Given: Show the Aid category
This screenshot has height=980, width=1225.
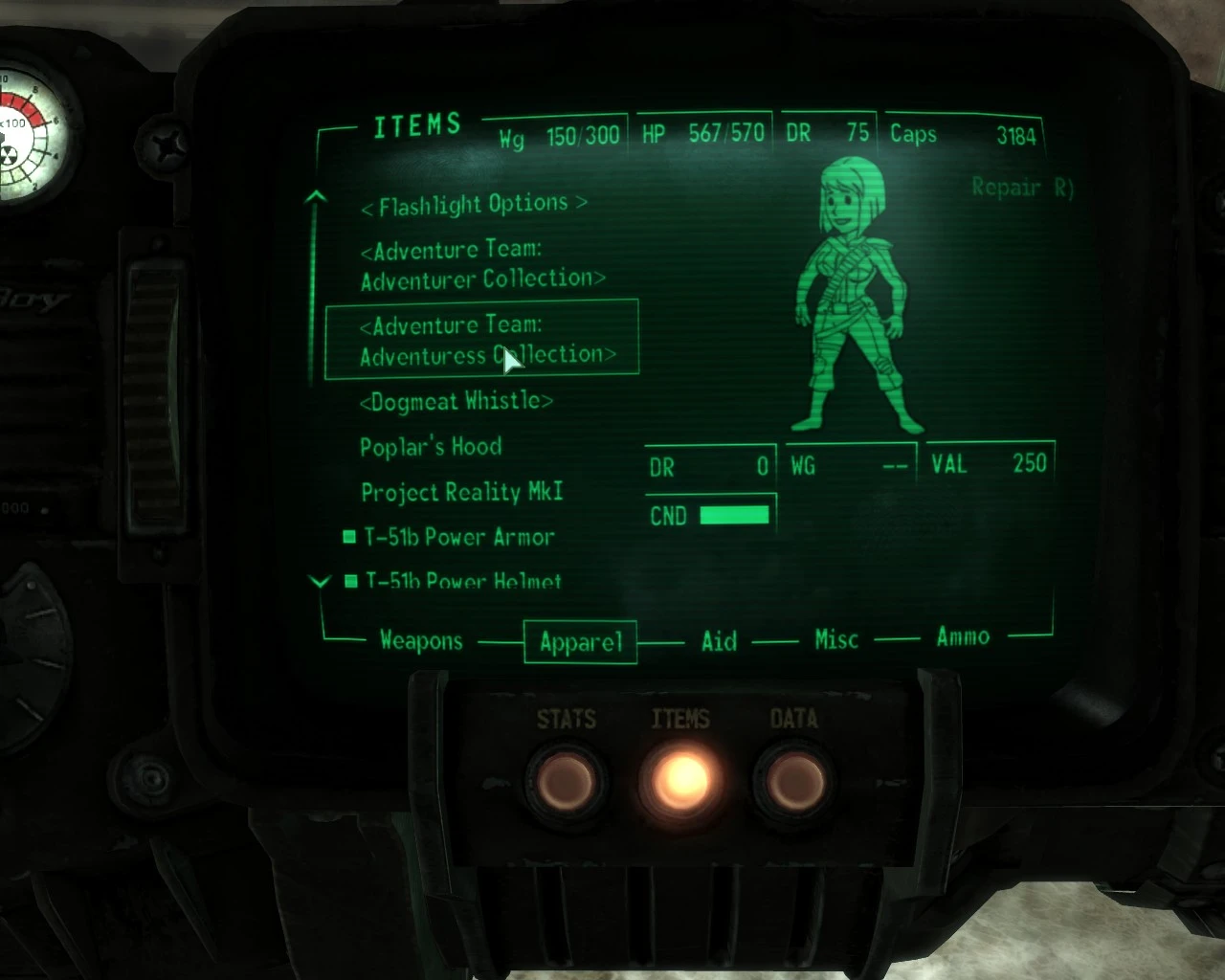Looking at the screenshot, I should click(x=719, y=640).
